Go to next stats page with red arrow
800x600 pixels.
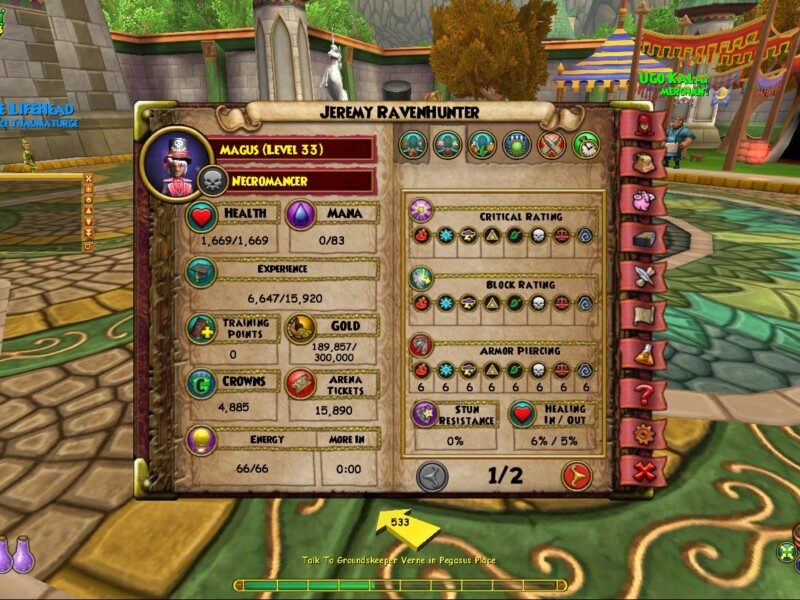tap(576, 476)
